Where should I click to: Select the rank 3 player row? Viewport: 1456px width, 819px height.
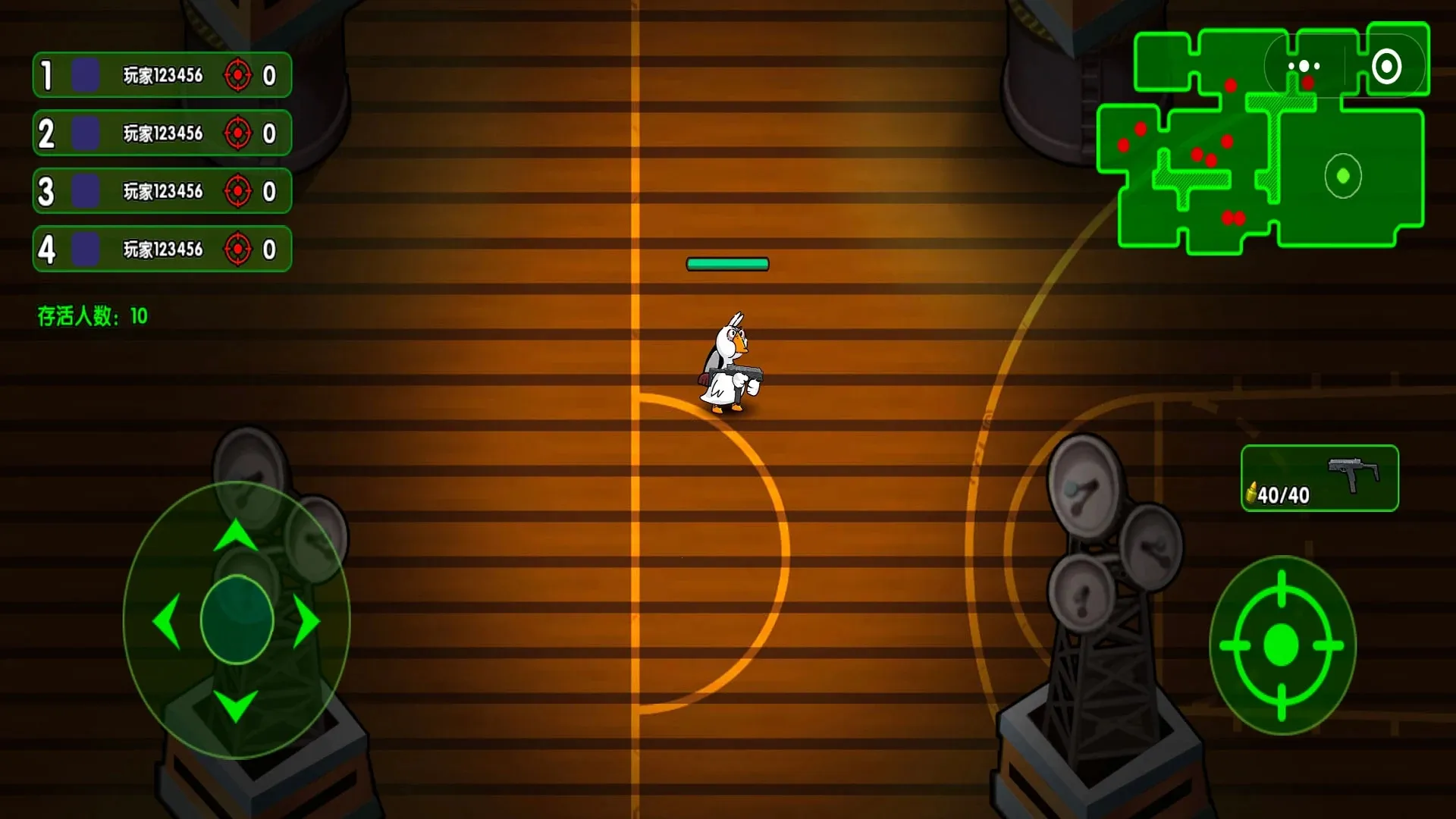pyautogui.click(x=162, y=191)
